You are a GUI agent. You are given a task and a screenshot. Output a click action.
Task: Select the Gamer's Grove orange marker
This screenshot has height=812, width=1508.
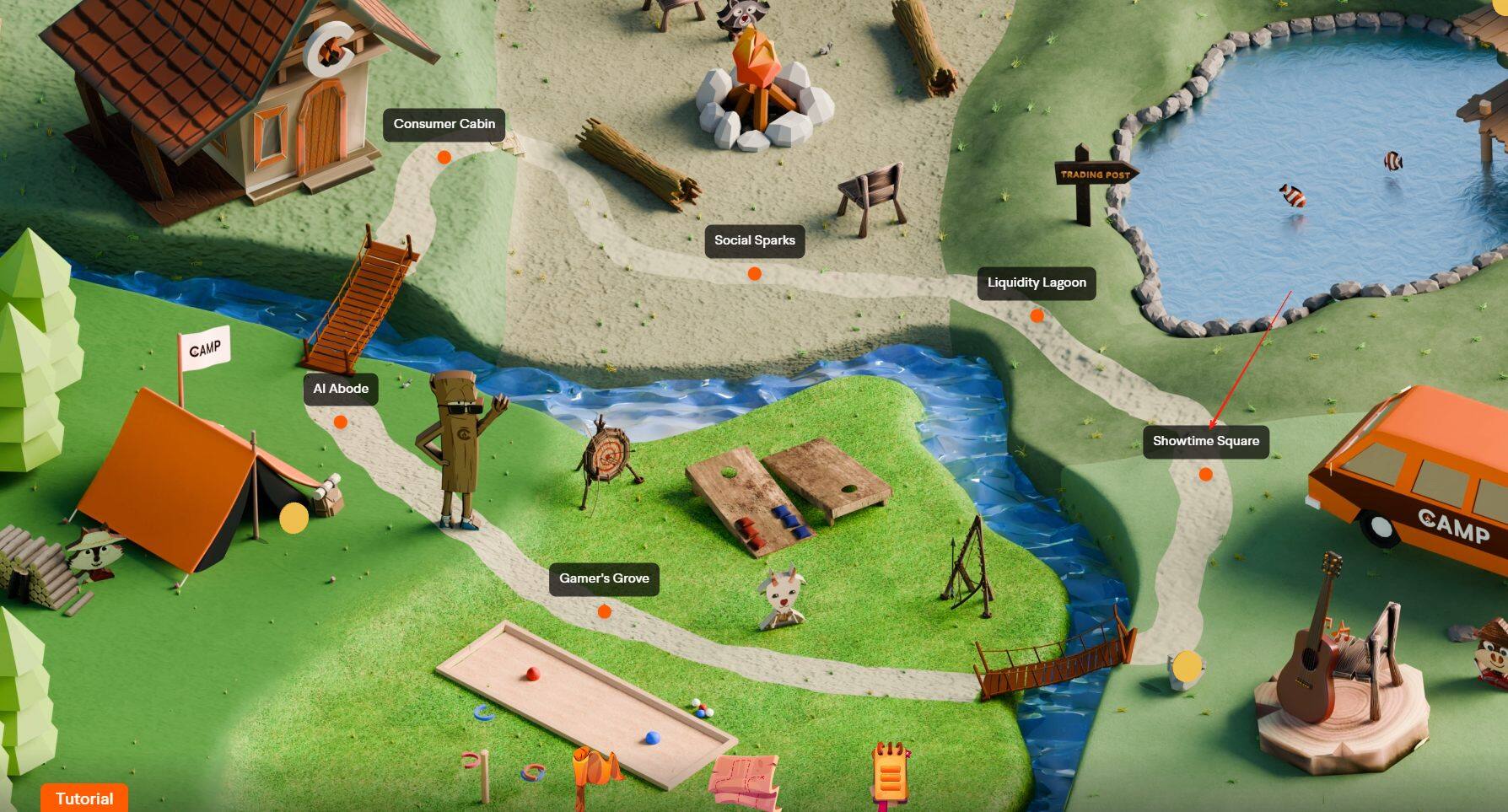(604, 610)
